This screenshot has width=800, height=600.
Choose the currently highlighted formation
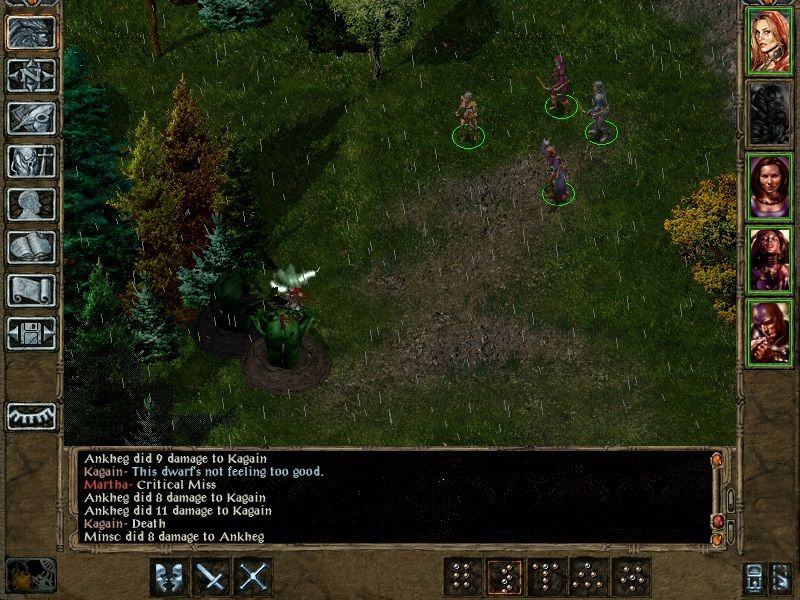tap(504, 577)
